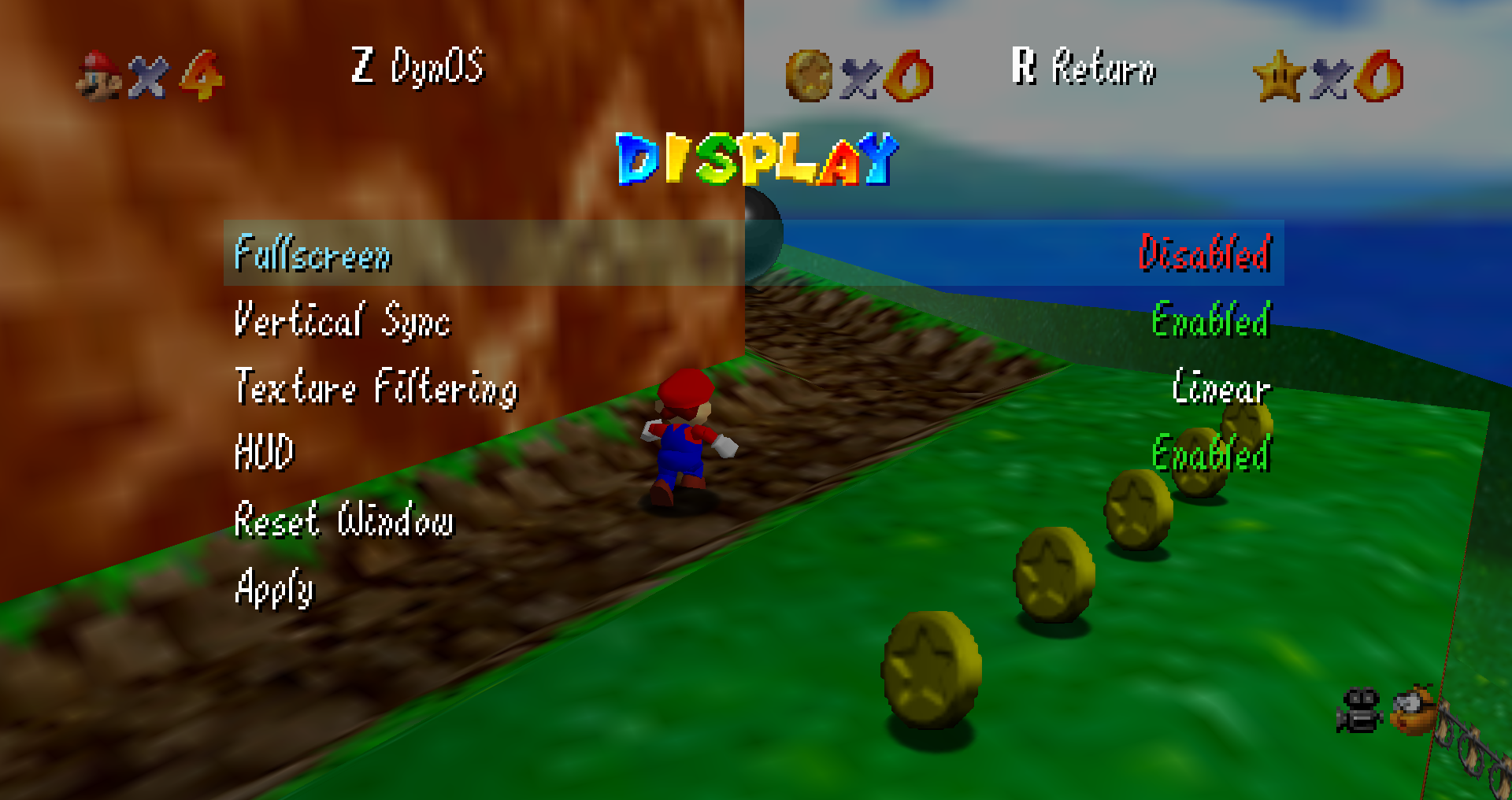Toggle the Enabled value beside HUD
This screenshot has width=1512, height=800.
pos(1210,454)
